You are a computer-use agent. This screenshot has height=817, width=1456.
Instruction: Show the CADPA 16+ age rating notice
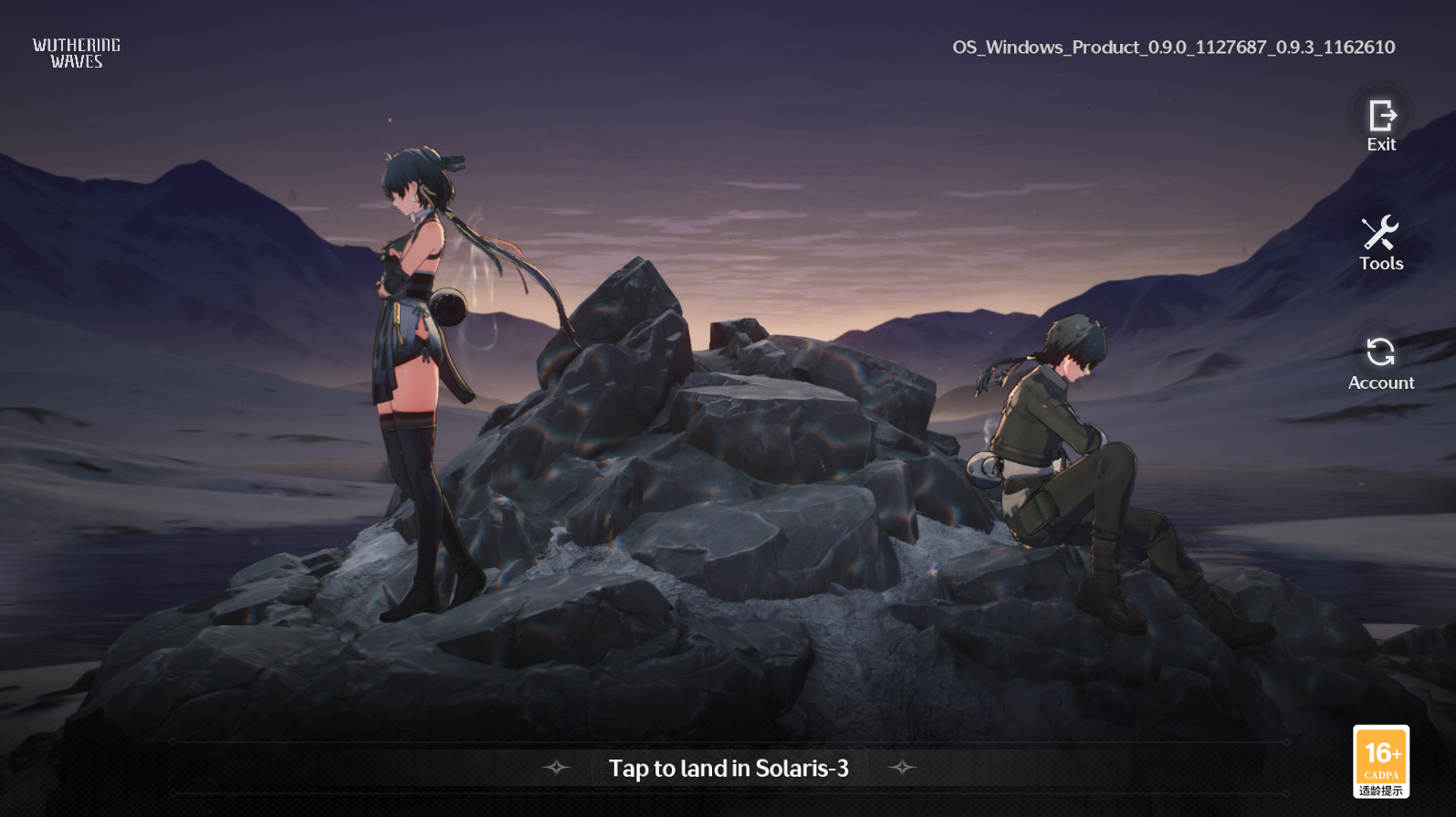[1380, 761]
